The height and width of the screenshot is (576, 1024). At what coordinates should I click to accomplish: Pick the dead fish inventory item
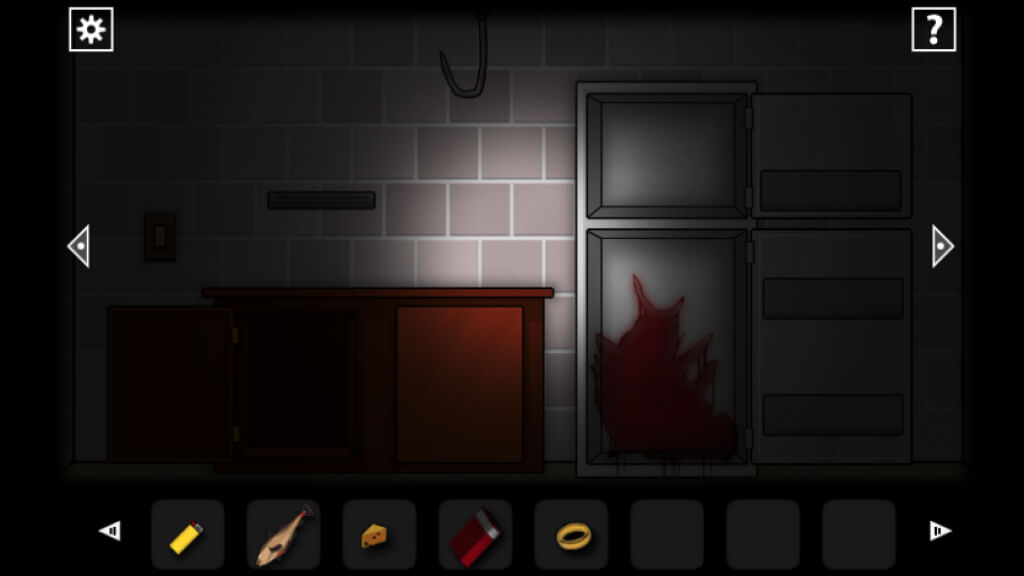(x=283, y=535)
